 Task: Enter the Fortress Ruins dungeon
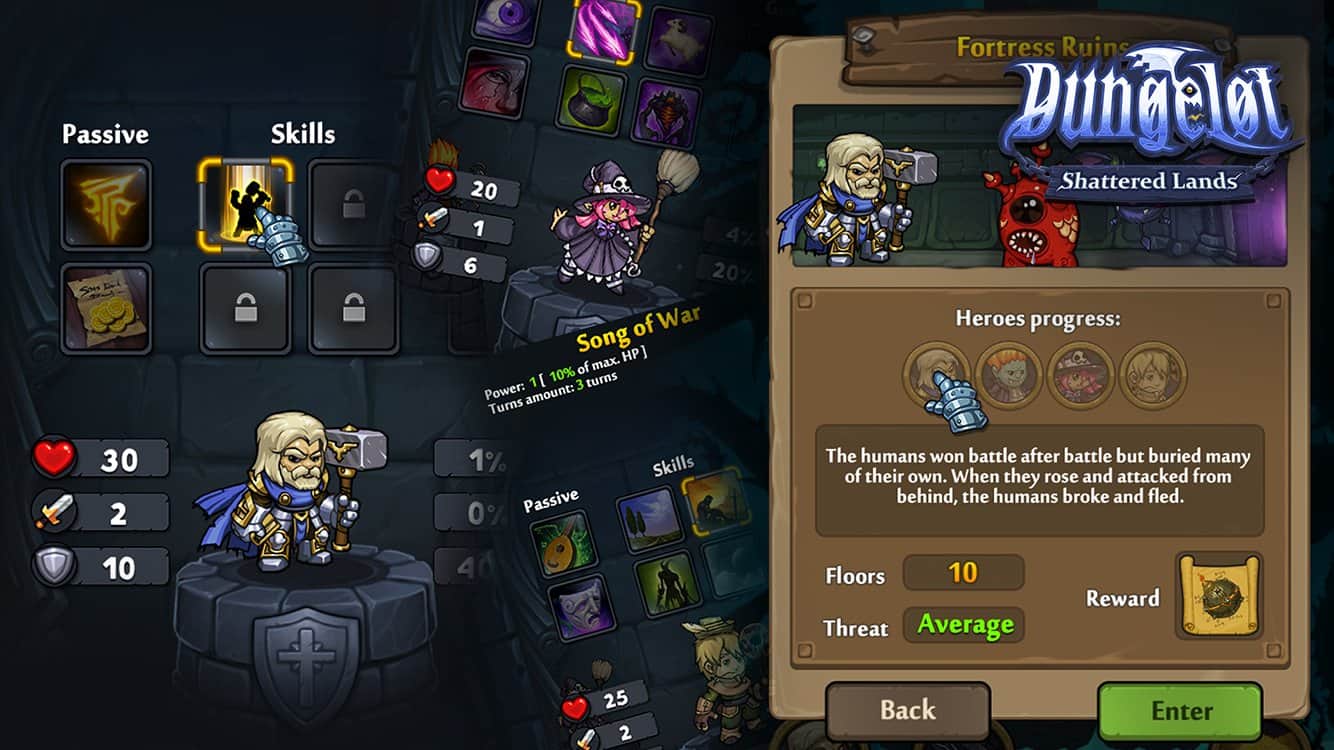1180,711
